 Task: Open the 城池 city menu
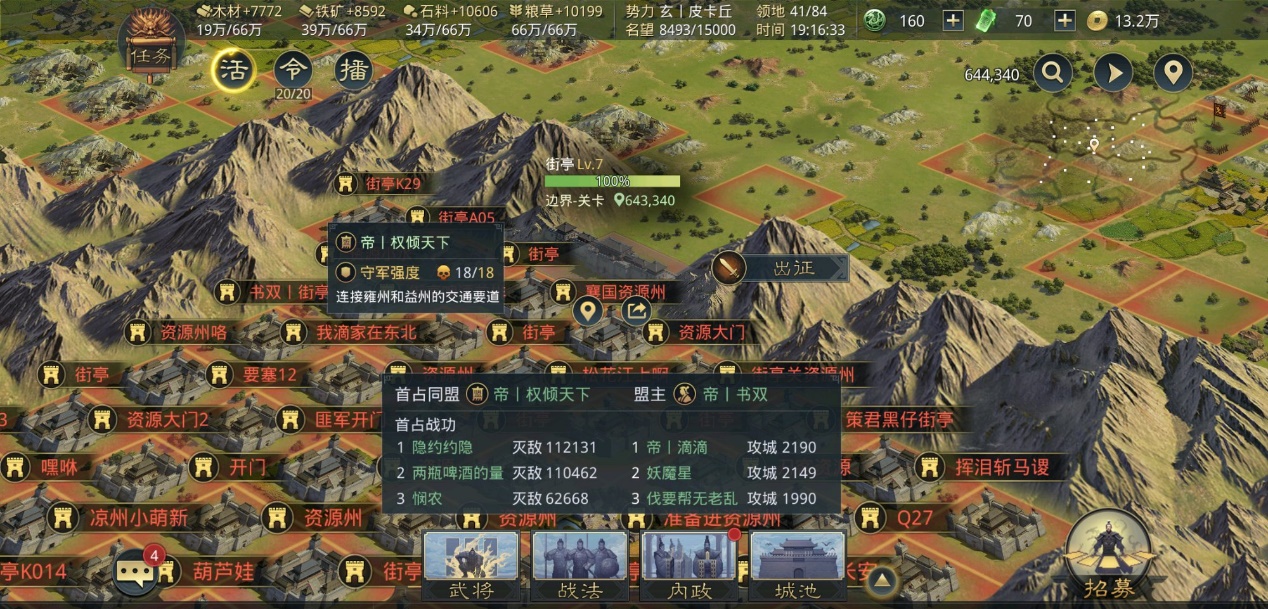coord(797,566)
